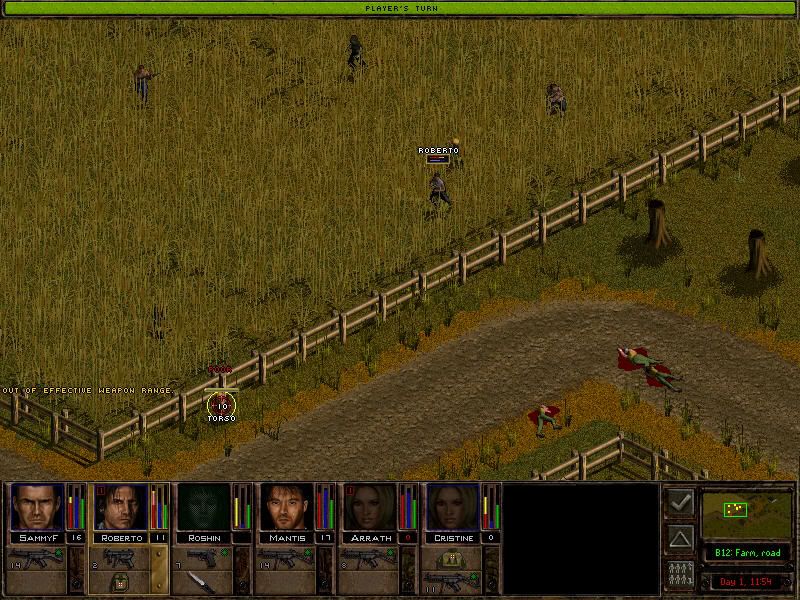
Task: Select Arrath's portrait
Action: [x=369, y=507]
